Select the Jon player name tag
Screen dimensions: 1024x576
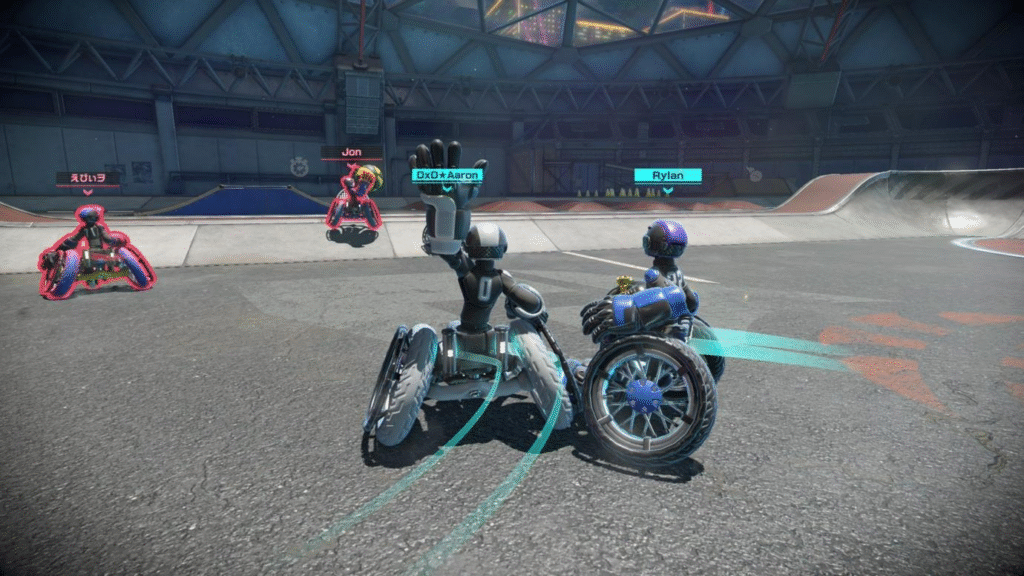click(x=351, y=153)
